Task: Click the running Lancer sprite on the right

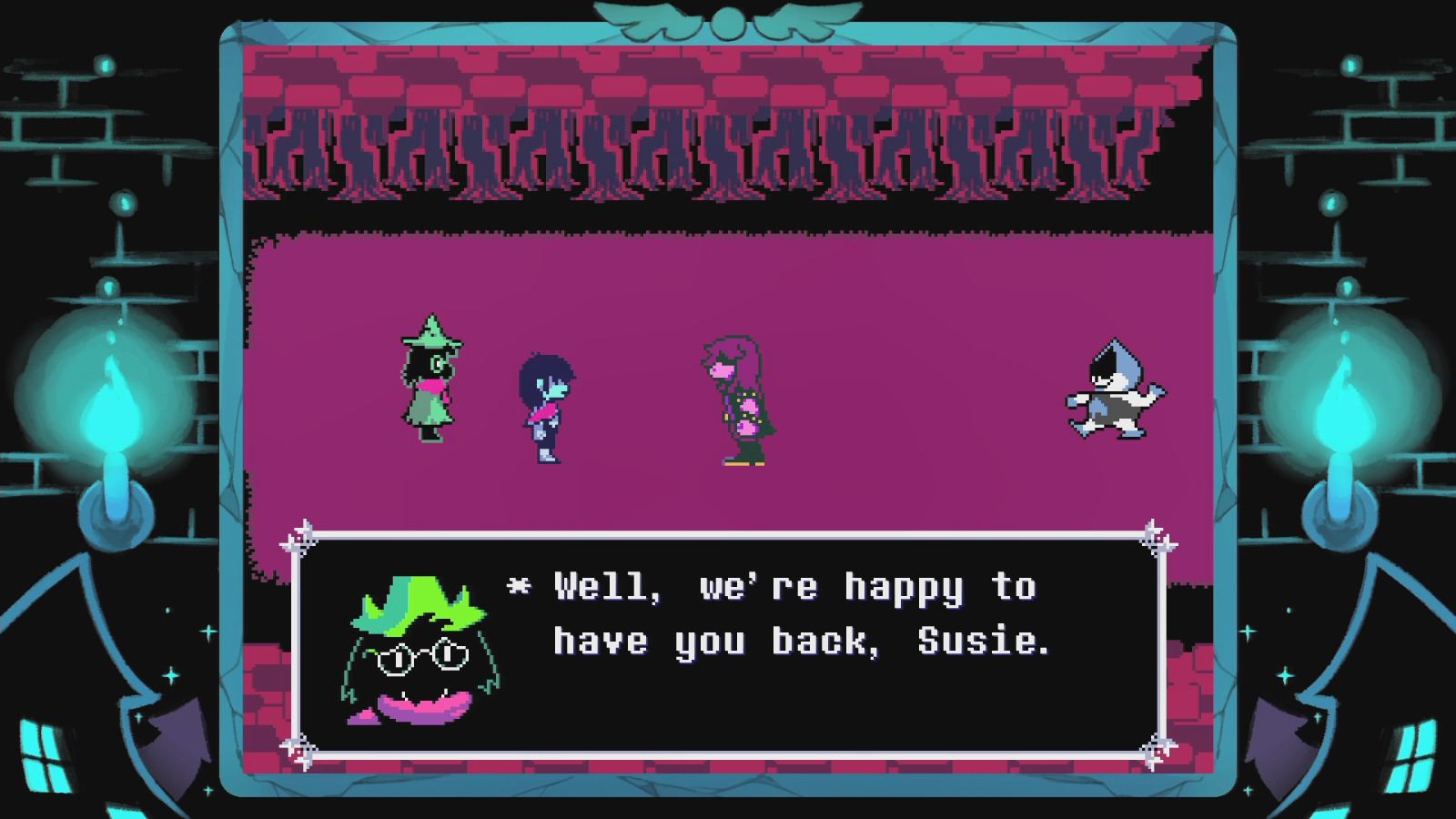Action: click(x=1115, y=391)
